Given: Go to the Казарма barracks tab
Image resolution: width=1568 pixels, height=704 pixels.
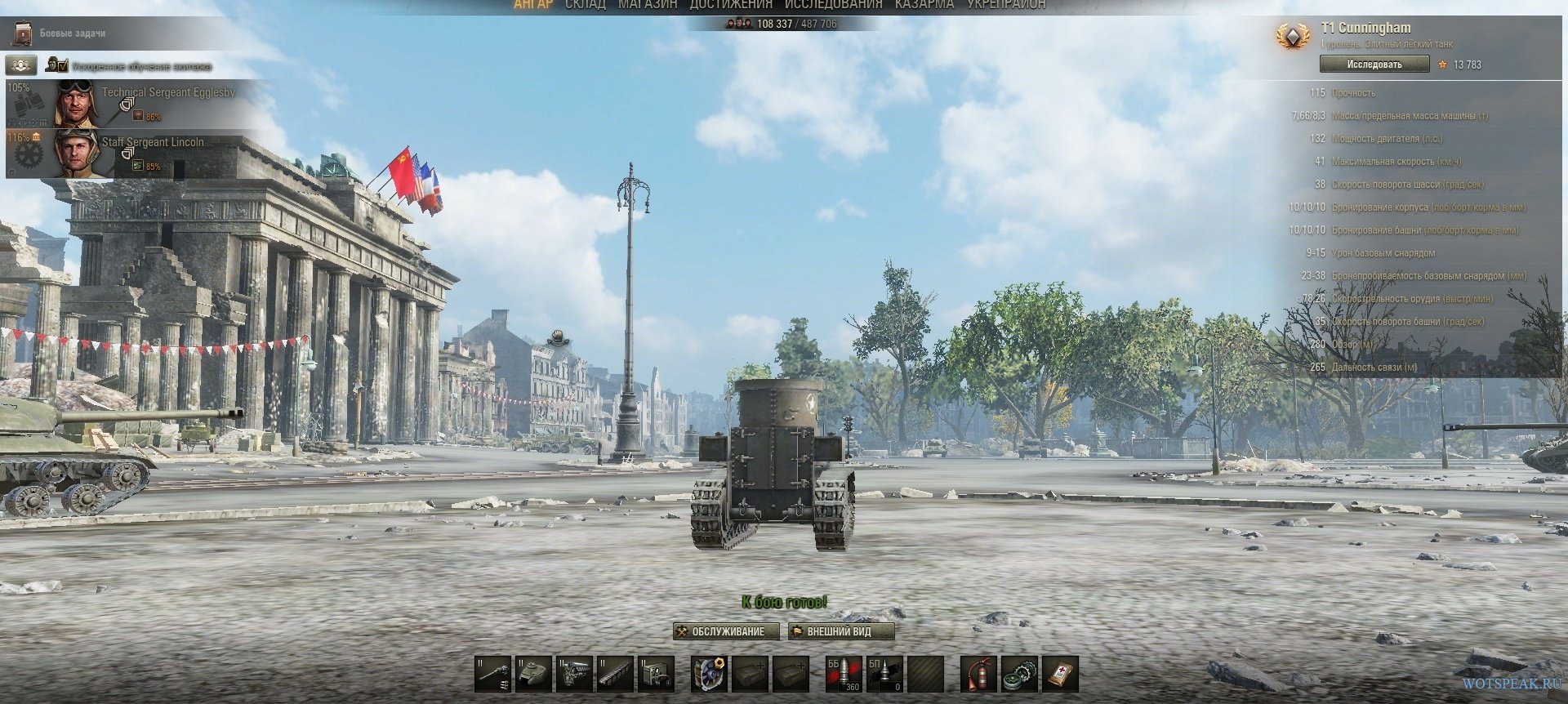Looking at the screenshot, I should [x=924, y=5].
